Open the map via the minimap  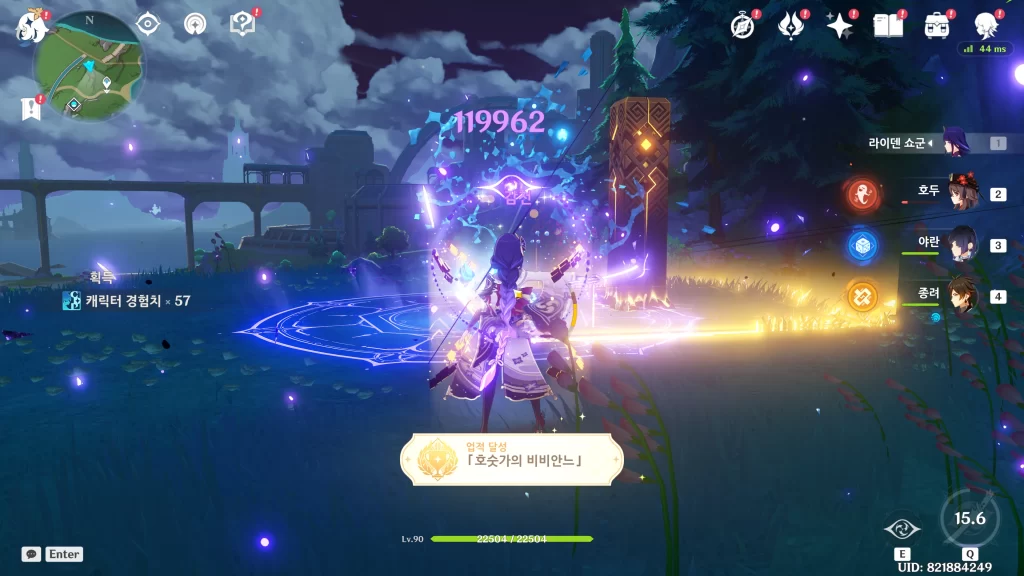(x=88, y=65)
